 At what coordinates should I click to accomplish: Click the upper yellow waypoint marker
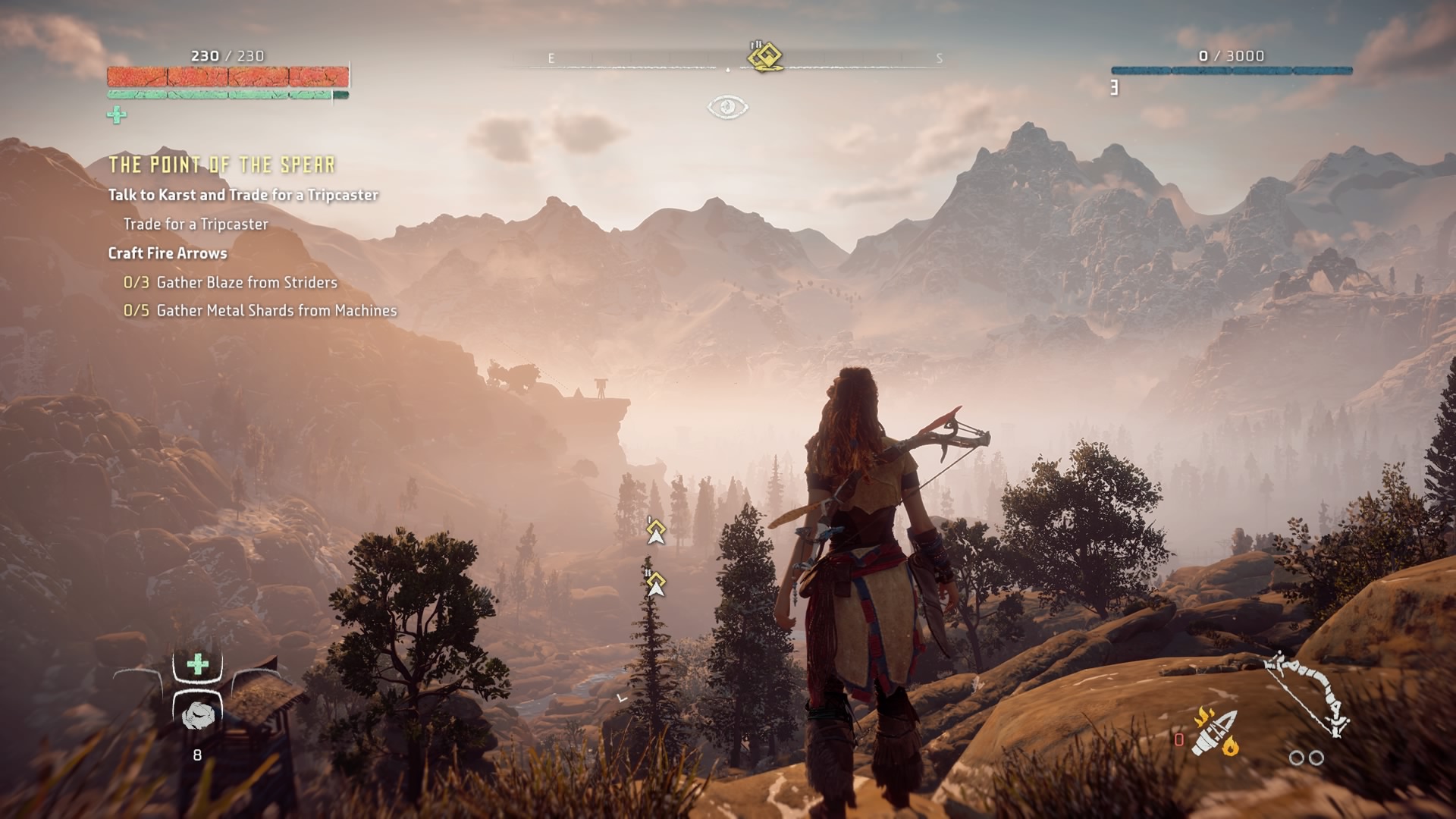(x=656, y=532)
